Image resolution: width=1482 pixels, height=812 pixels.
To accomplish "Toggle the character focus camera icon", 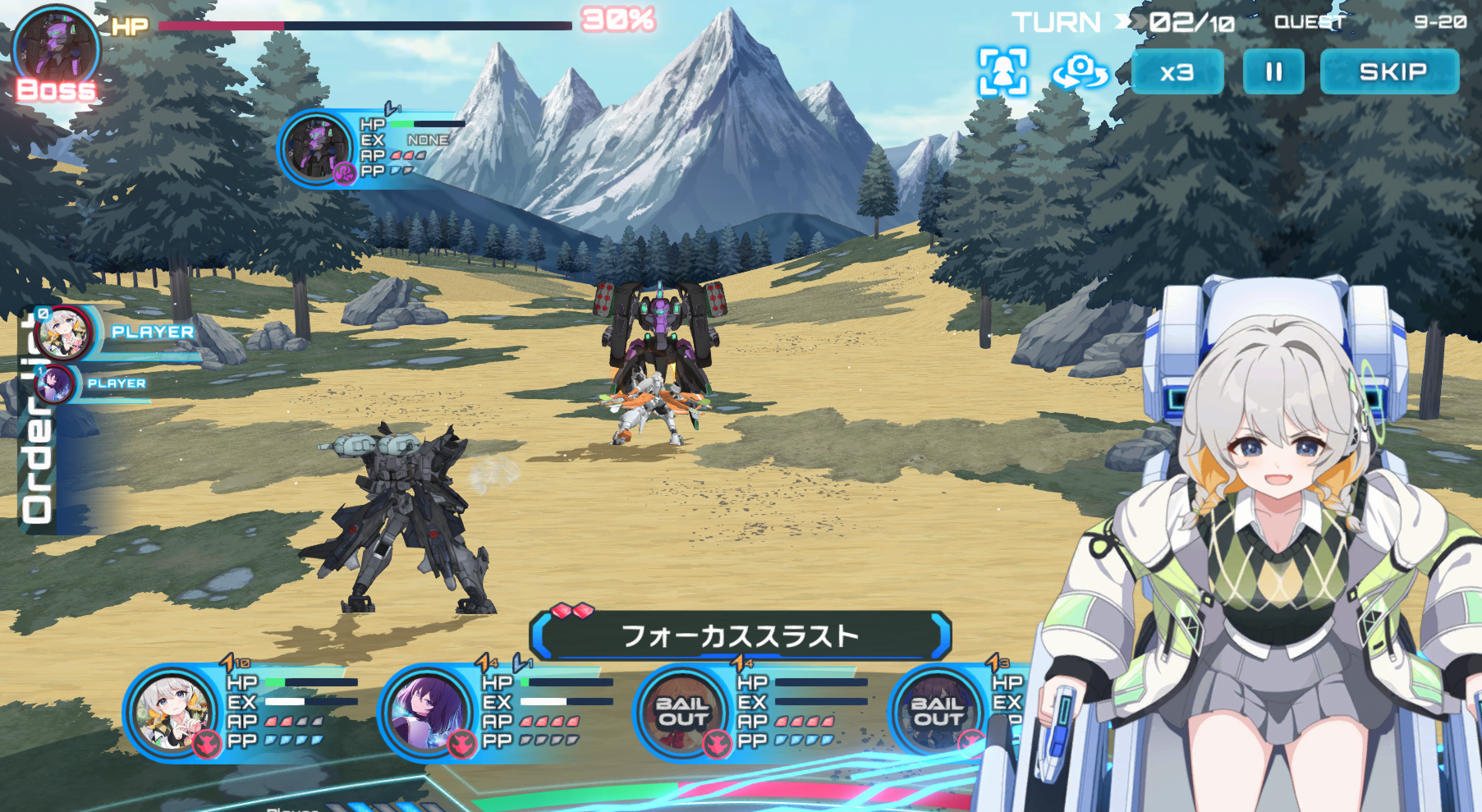I will click(x=1003, y=72).
